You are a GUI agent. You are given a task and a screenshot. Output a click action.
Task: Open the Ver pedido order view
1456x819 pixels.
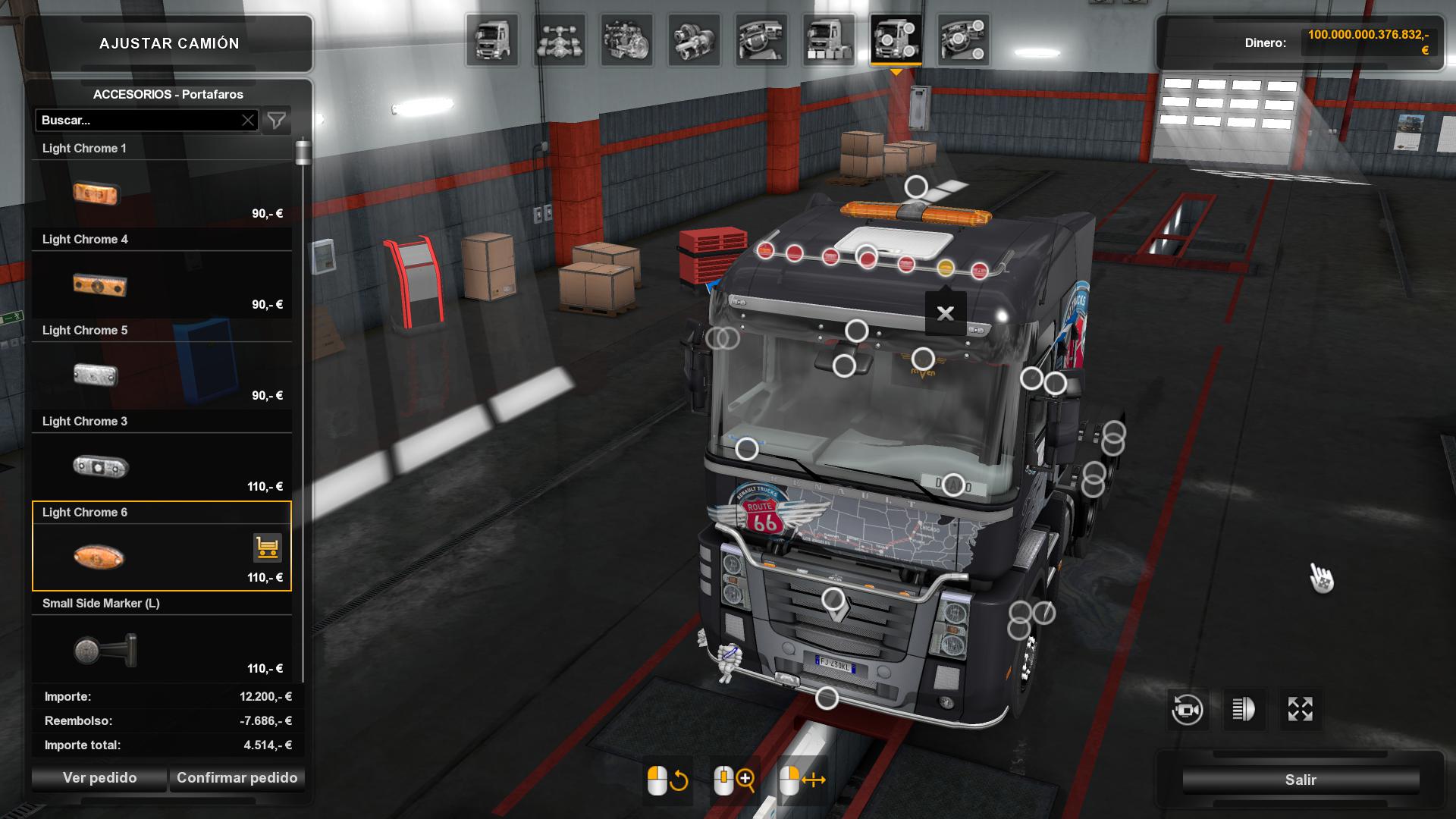99,778
